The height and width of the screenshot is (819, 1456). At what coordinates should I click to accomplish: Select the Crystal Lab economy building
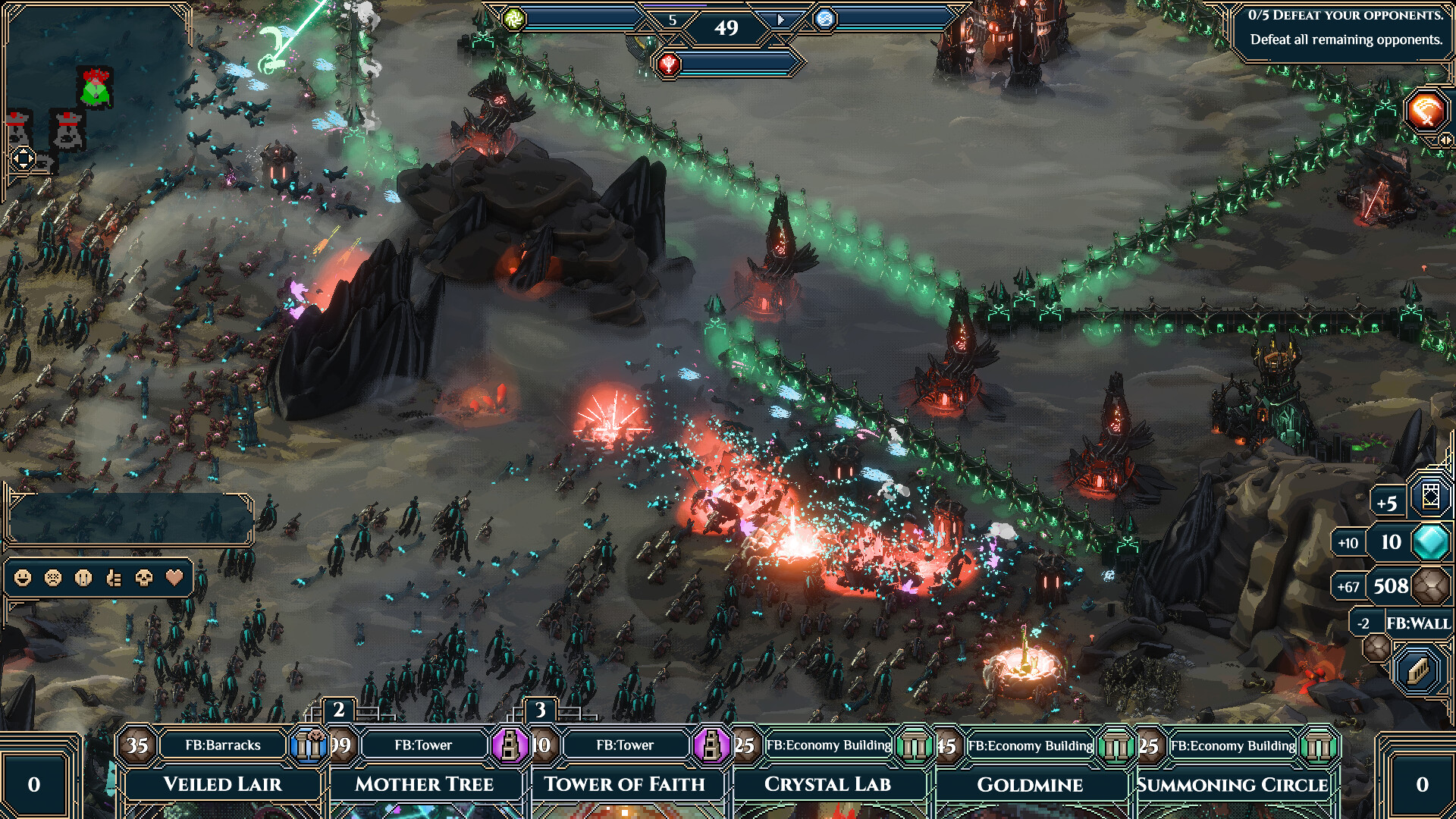coord(827,783)
